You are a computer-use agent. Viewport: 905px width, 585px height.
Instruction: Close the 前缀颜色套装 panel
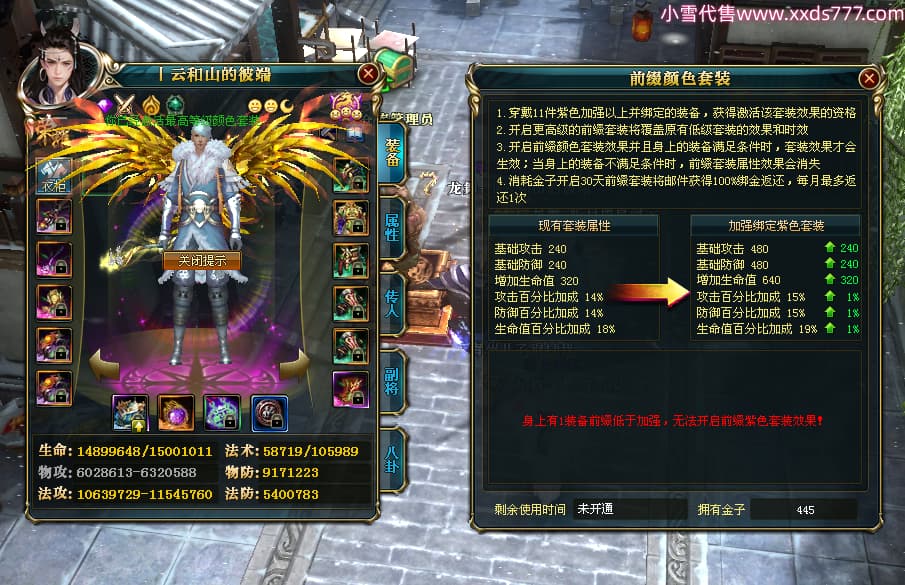pyautogui.click(x=869, y=78)
